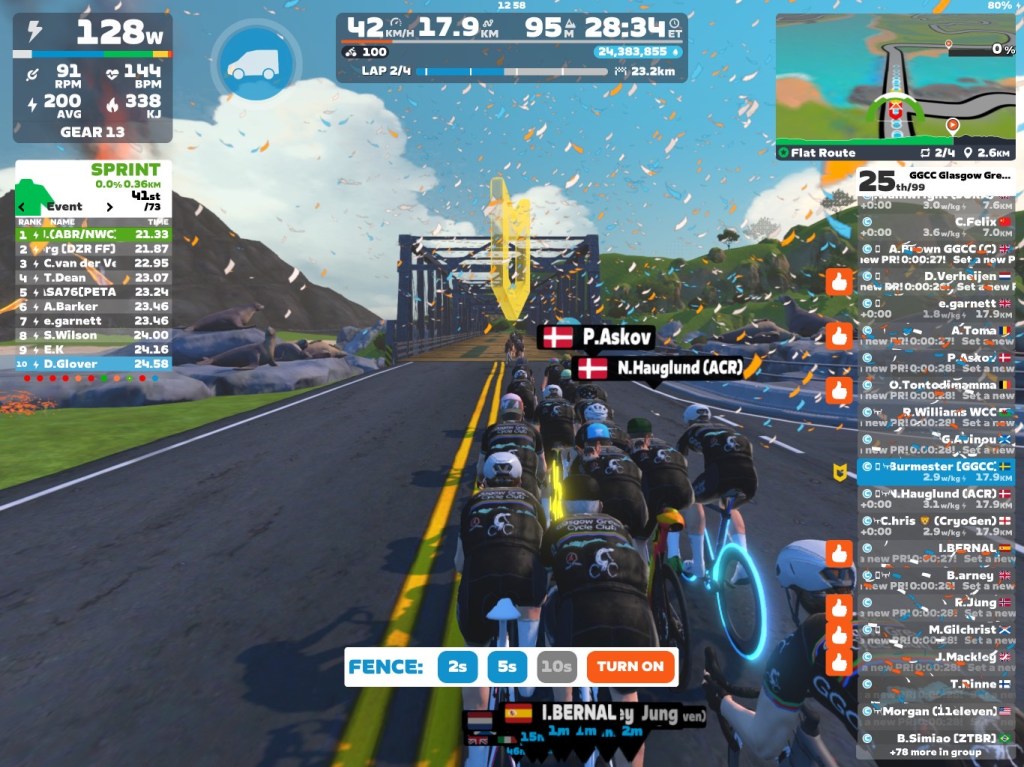Give Ride On to D.Verheijen
Image resolution: width=1024 pixels, height=767 pixels.
click(838, 282)
